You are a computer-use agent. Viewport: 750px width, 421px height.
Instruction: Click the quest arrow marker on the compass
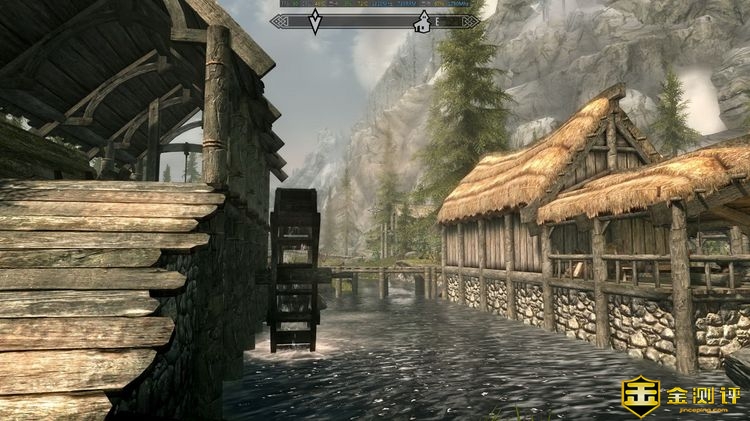(x=315, y=21)
